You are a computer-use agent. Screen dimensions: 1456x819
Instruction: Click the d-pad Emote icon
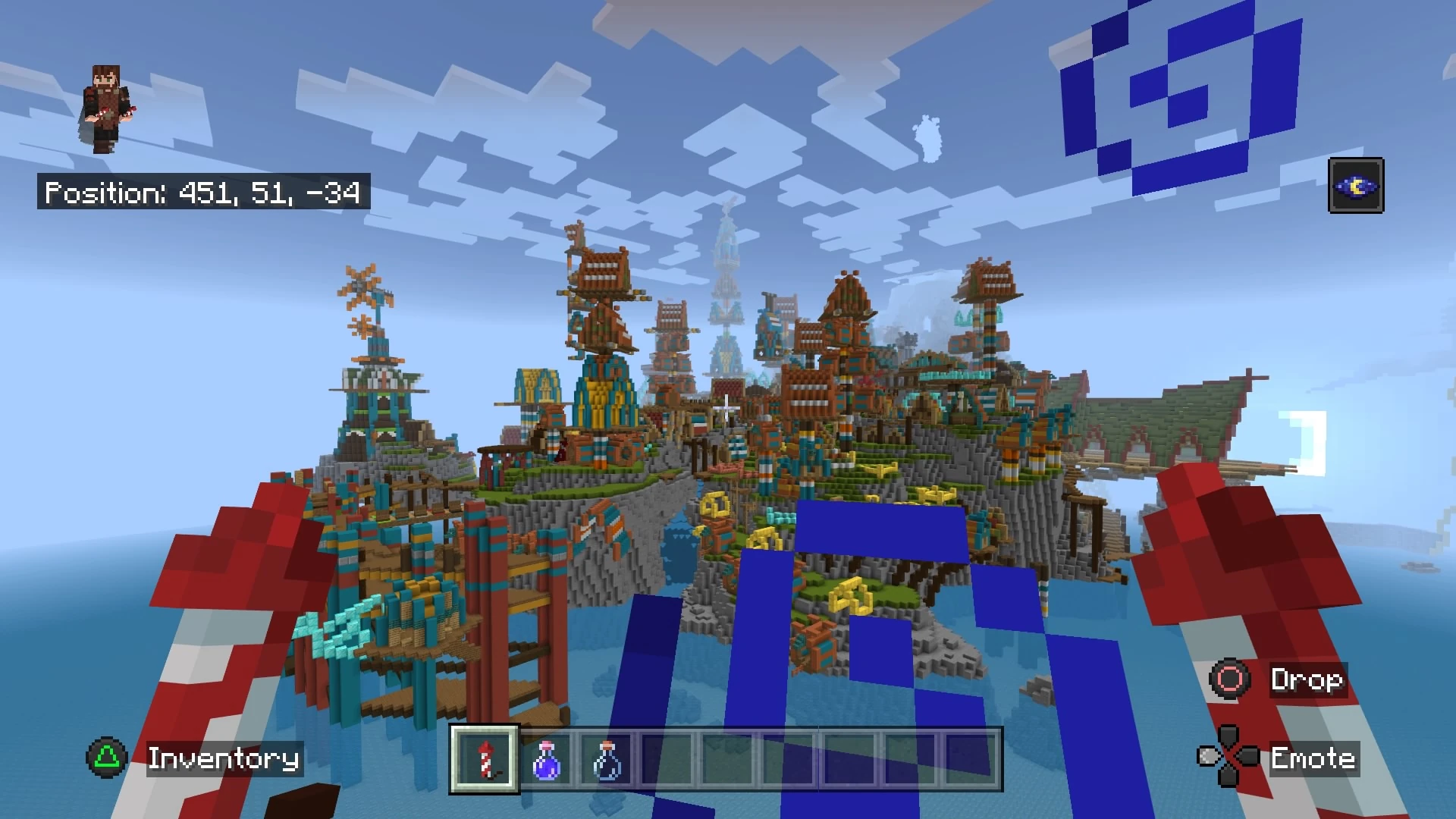click(x=1229, y=758)
